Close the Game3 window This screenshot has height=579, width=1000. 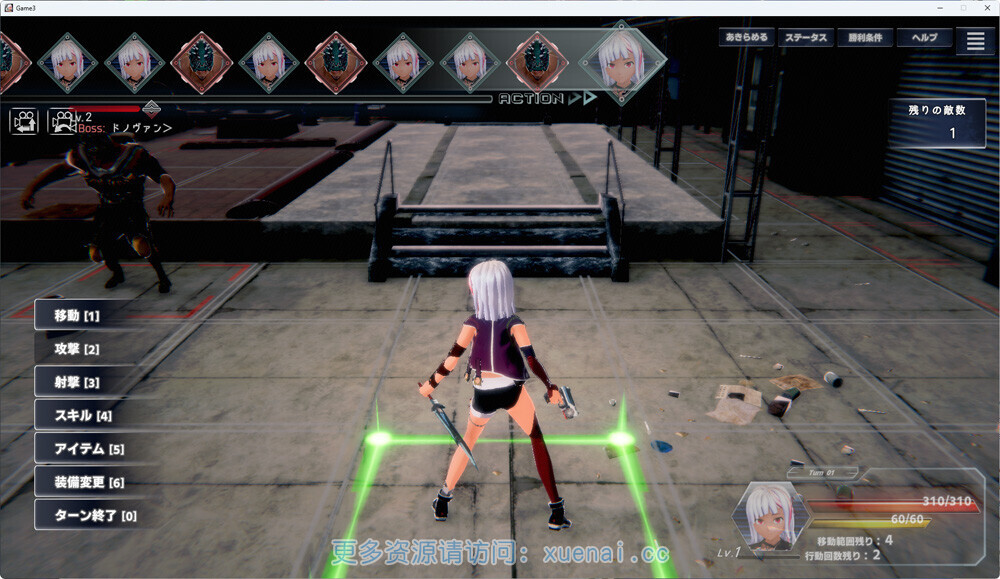[x=985, y=7]
